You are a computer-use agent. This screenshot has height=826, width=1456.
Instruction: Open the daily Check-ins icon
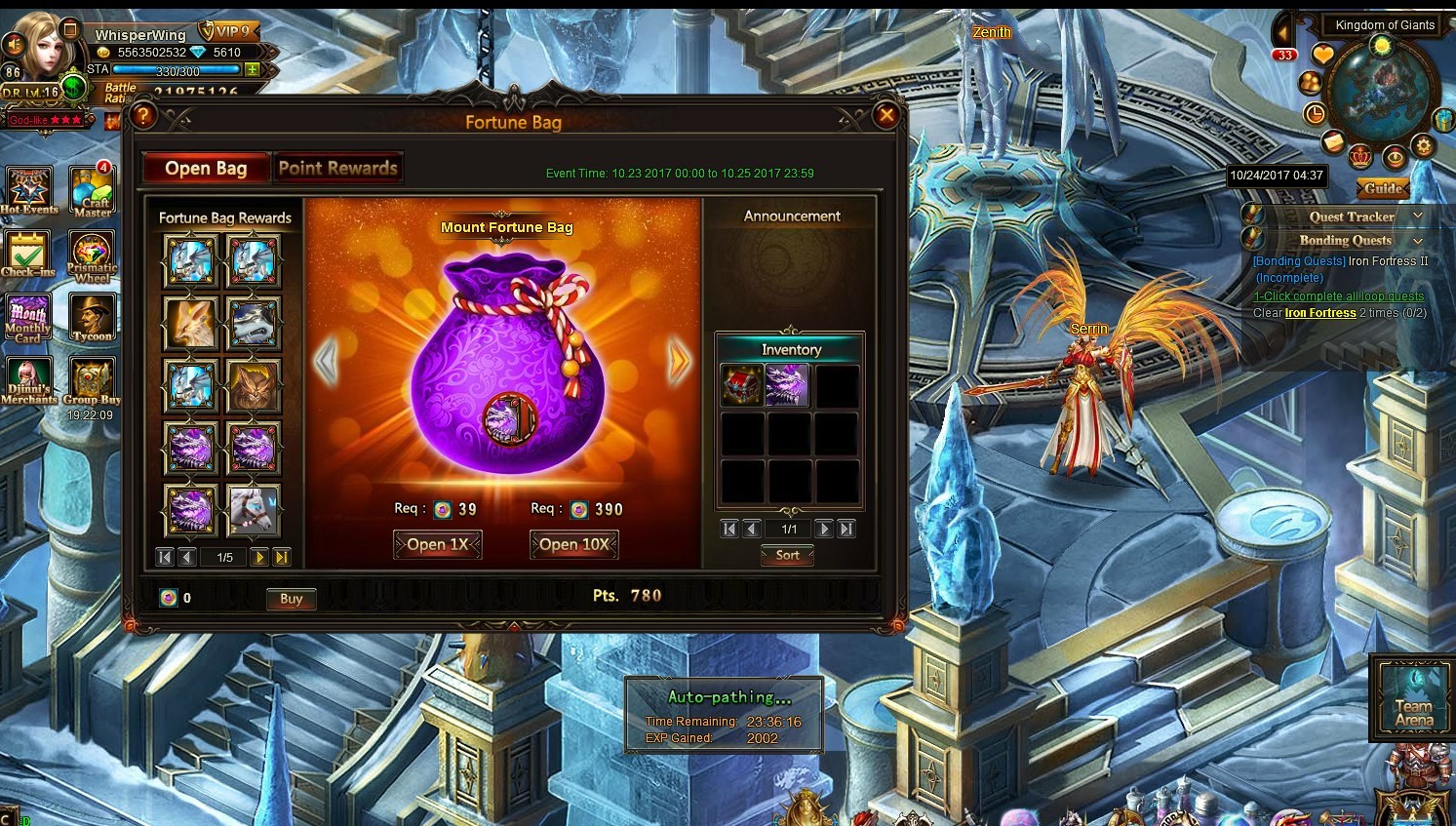[x=28, y=254]
